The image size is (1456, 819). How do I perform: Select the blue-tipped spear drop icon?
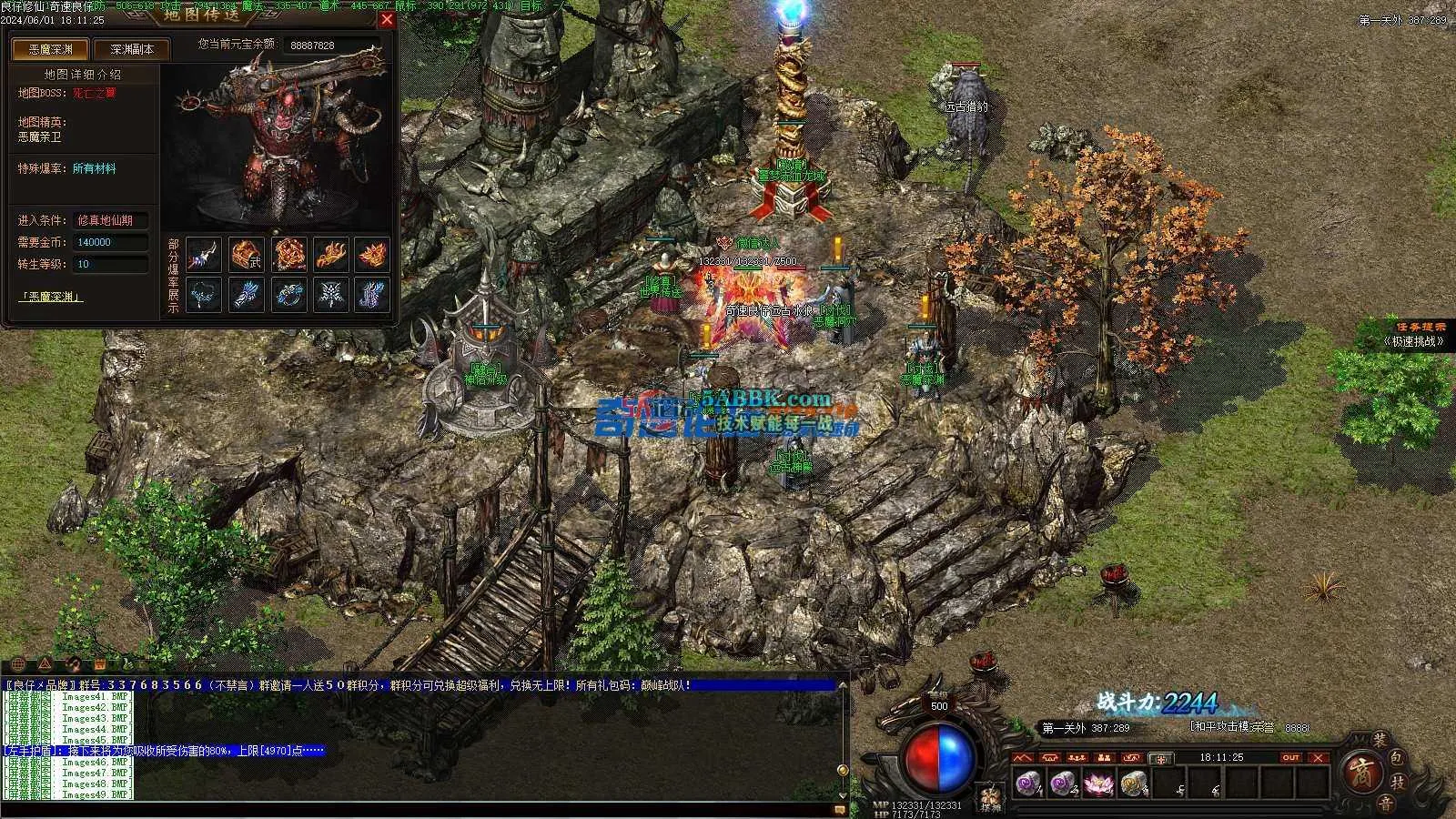(203, 254)
